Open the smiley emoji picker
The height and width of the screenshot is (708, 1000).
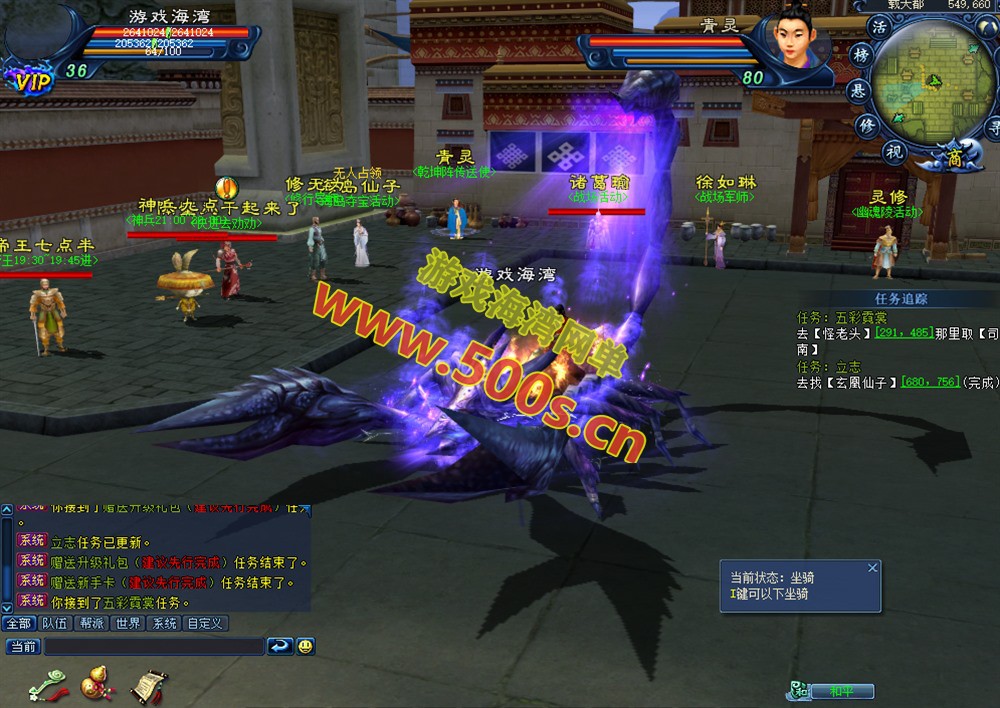[x=305, y=647]
